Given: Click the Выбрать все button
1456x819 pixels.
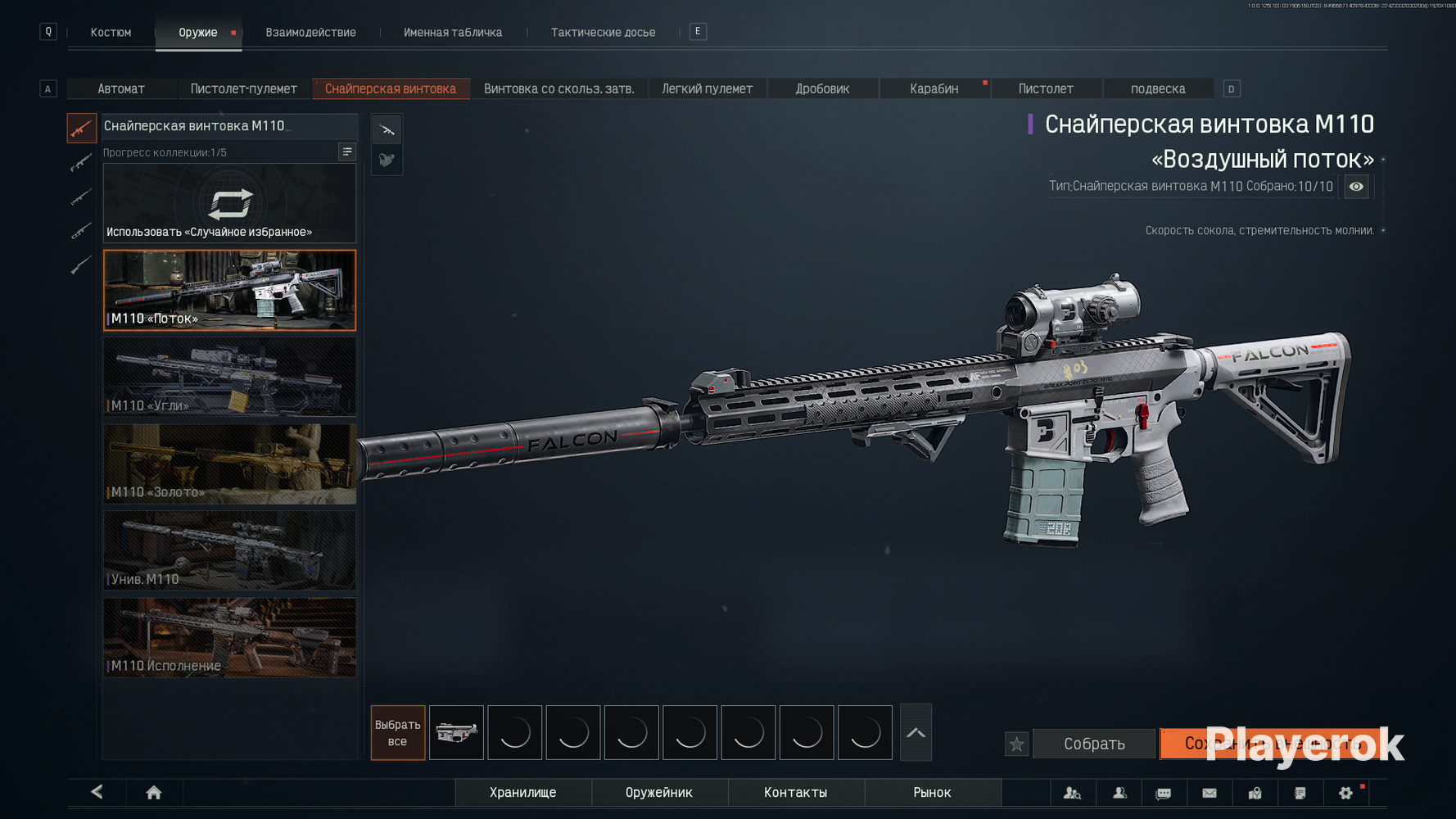Looking at the screenshot, I should pos(397,733).
